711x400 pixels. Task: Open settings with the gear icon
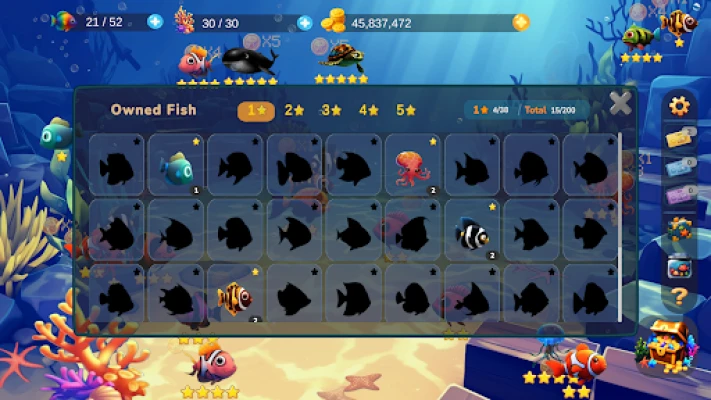click(x=680, y=106)
